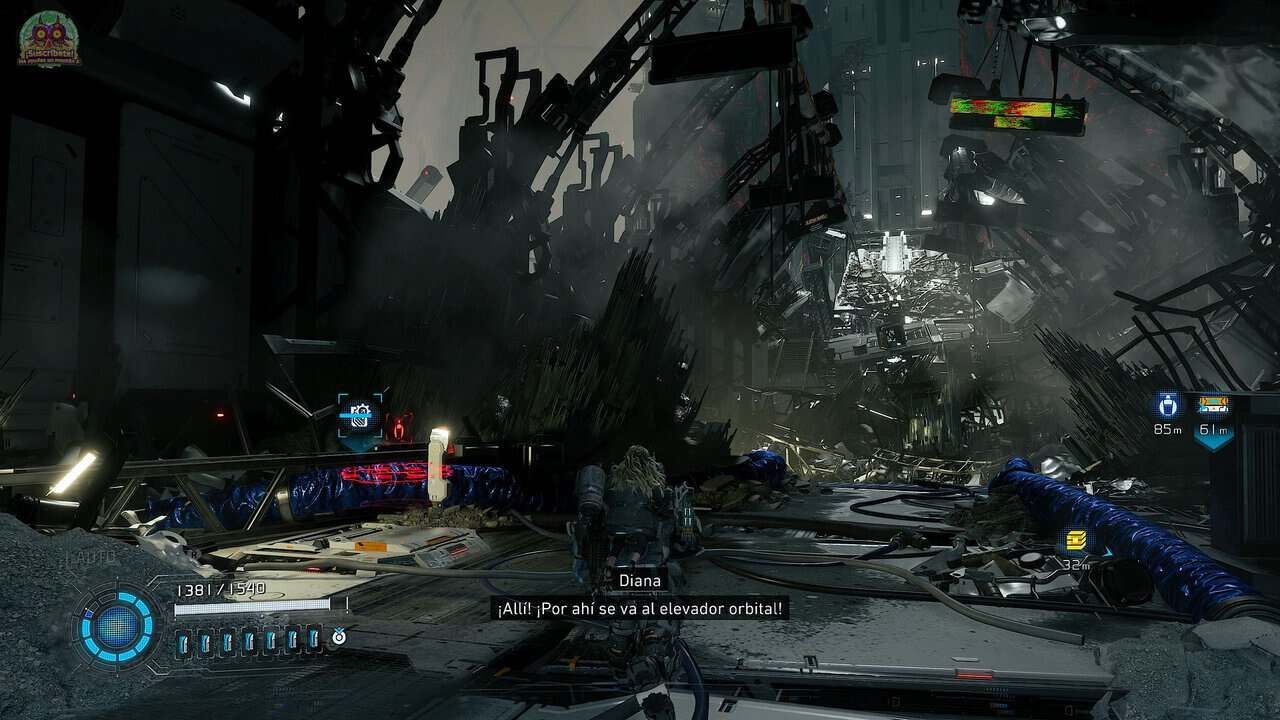Click the small drone icon beside the cells
This screenshot has width=1280, height=720.
coord(339,635)
